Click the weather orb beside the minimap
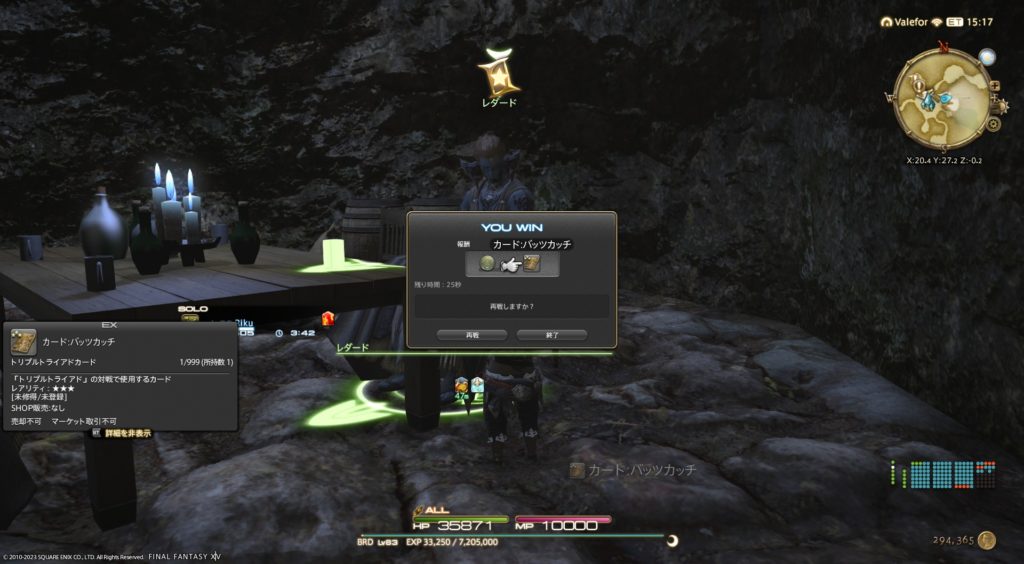This screenshot has width=1024, height=564. point(987,57)
